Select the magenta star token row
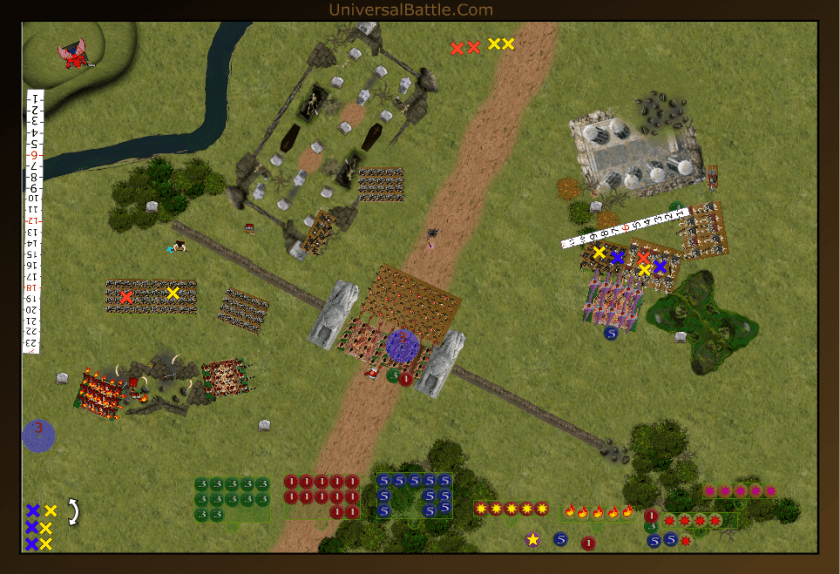Screen dimensions: 840x574 point(740,491)
